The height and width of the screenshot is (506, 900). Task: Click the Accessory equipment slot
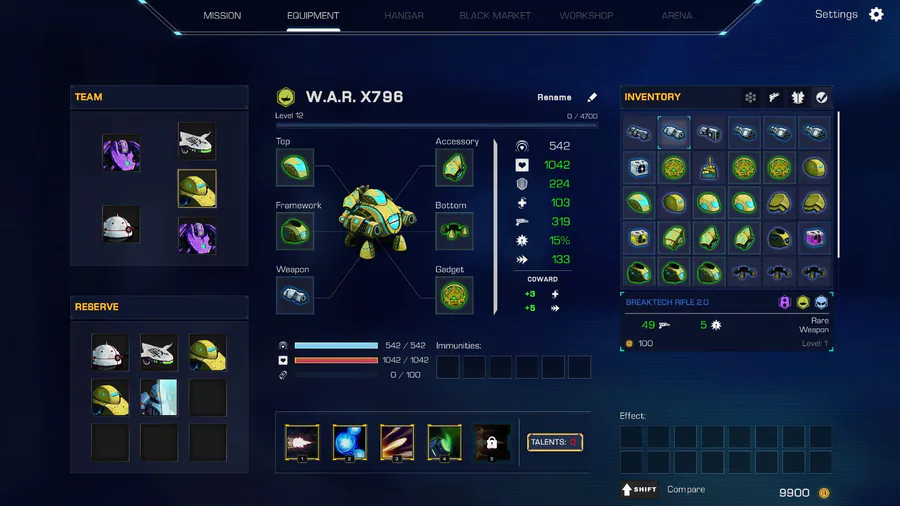click(454, 168)
